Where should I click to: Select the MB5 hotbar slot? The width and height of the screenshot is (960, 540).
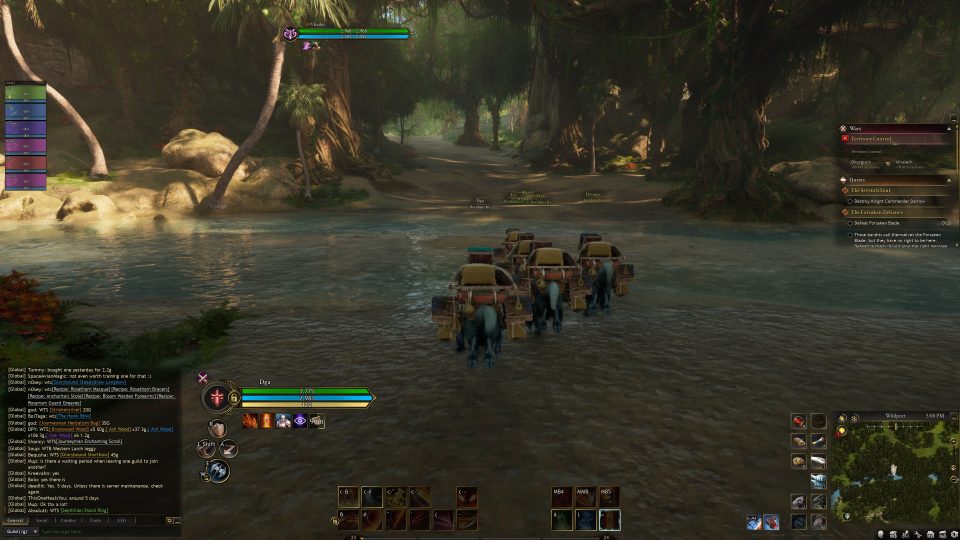pos(609,496)
